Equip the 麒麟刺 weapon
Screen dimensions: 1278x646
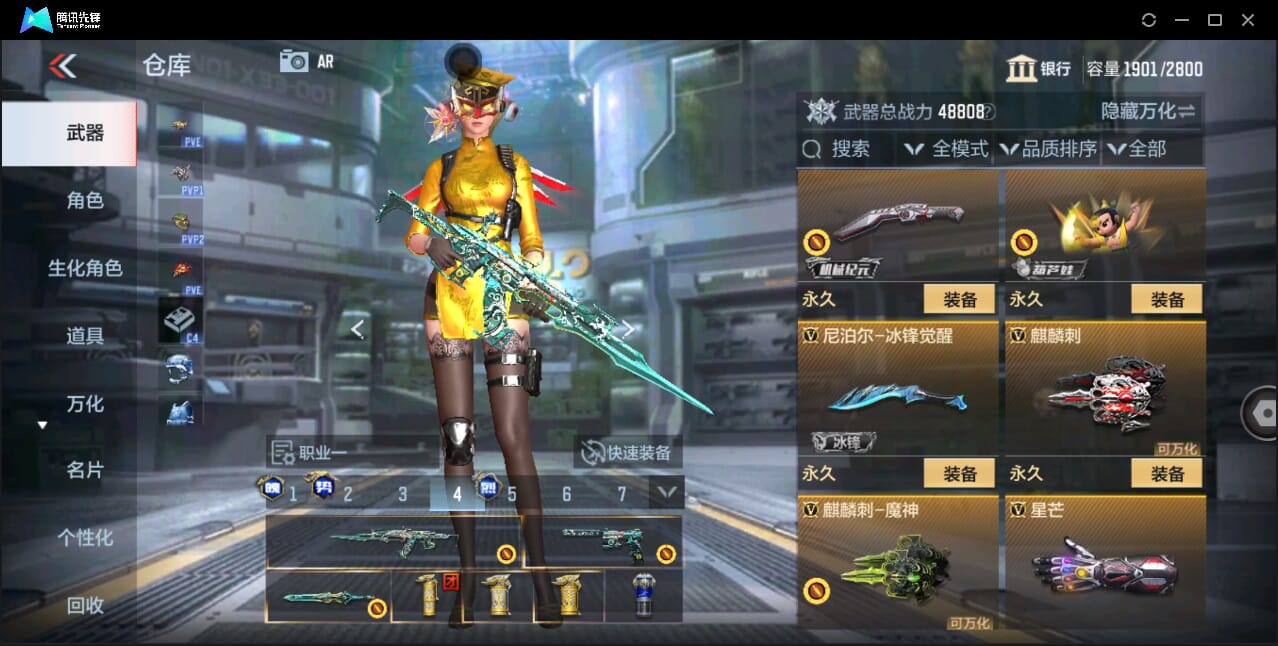(x=1166, y=473)
